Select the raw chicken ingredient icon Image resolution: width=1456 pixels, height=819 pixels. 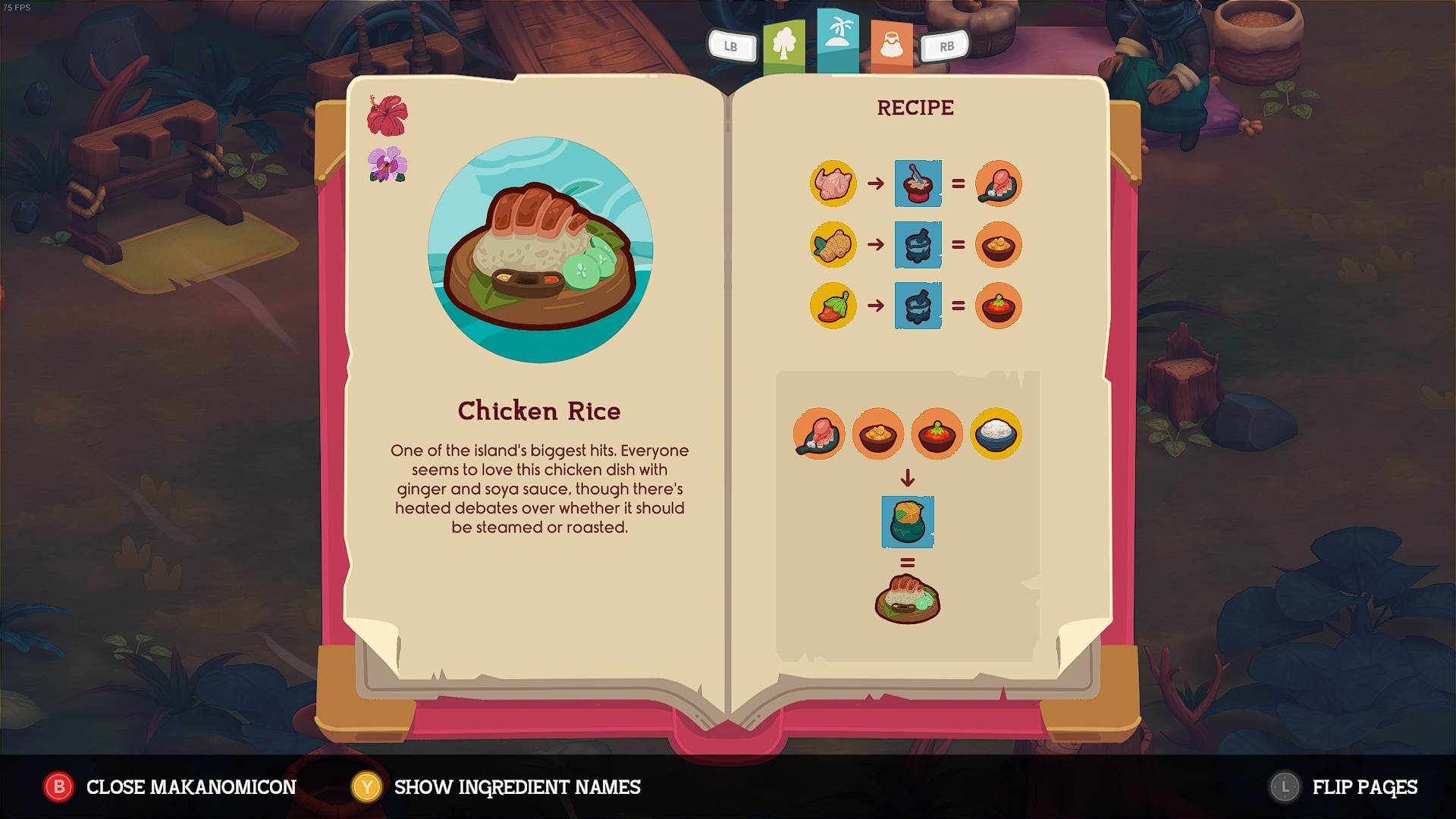click(x=833, y=184)
